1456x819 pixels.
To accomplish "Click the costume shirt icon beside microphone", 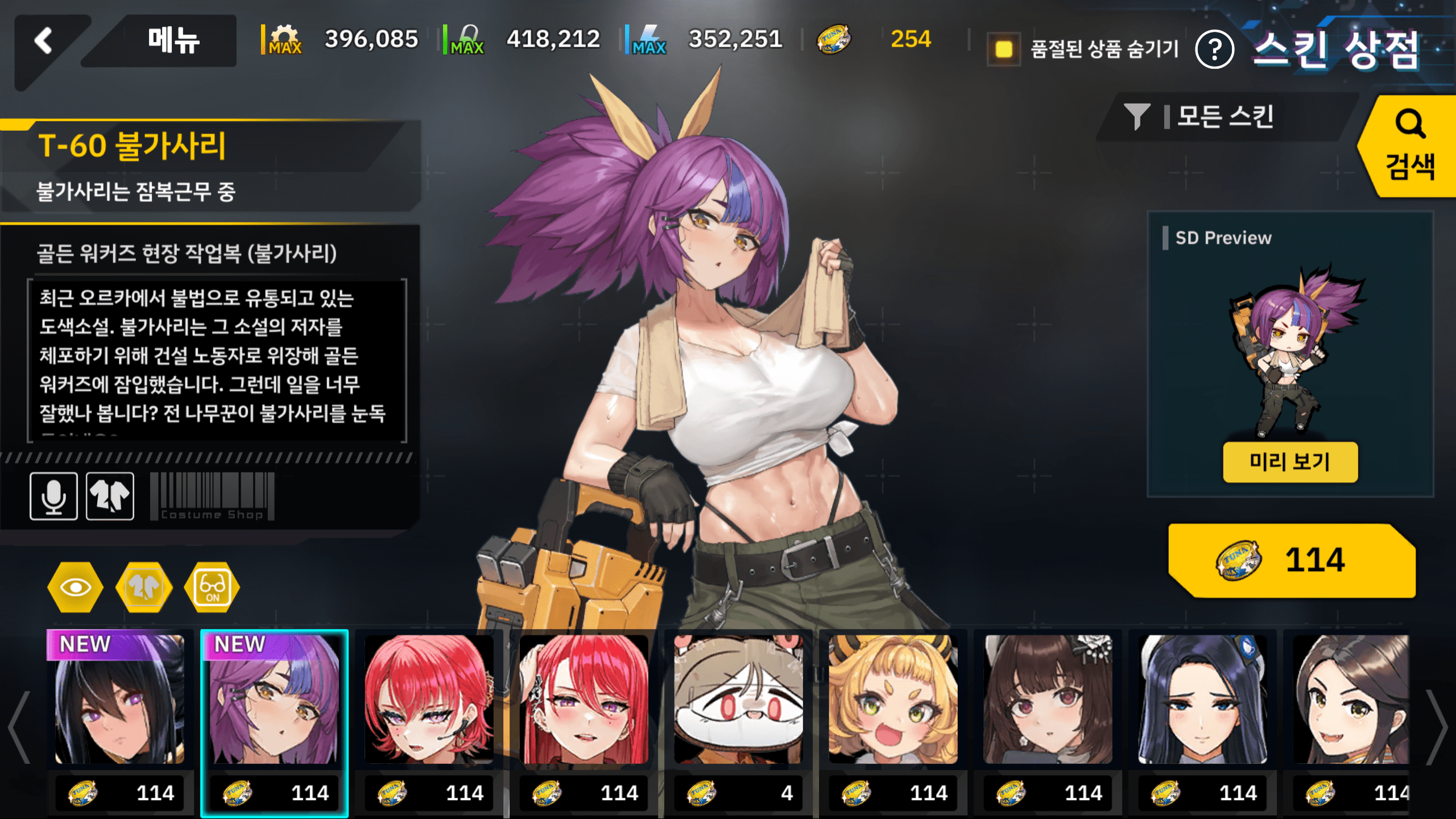I will (110, 496).
